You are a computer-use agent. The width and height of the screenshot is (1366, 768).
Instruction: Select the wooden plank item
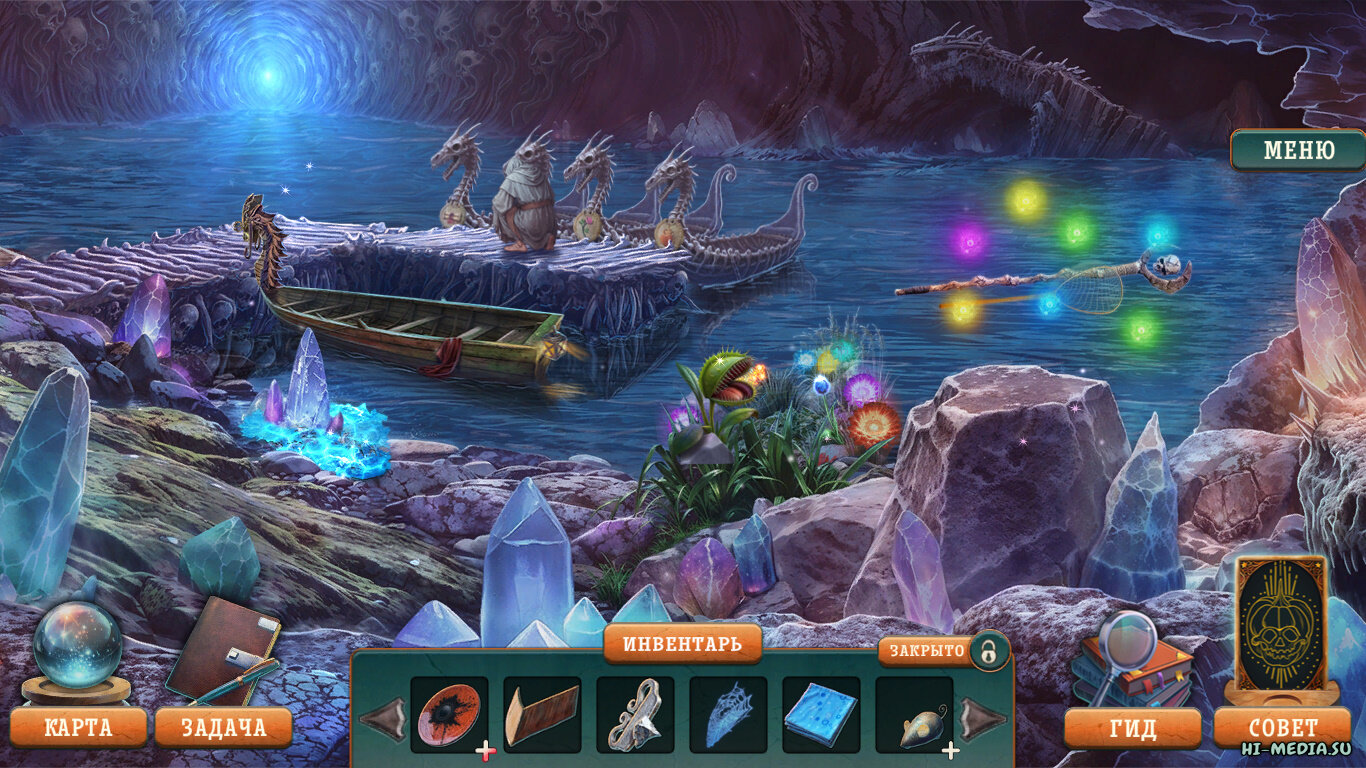[x=542, y=714]
